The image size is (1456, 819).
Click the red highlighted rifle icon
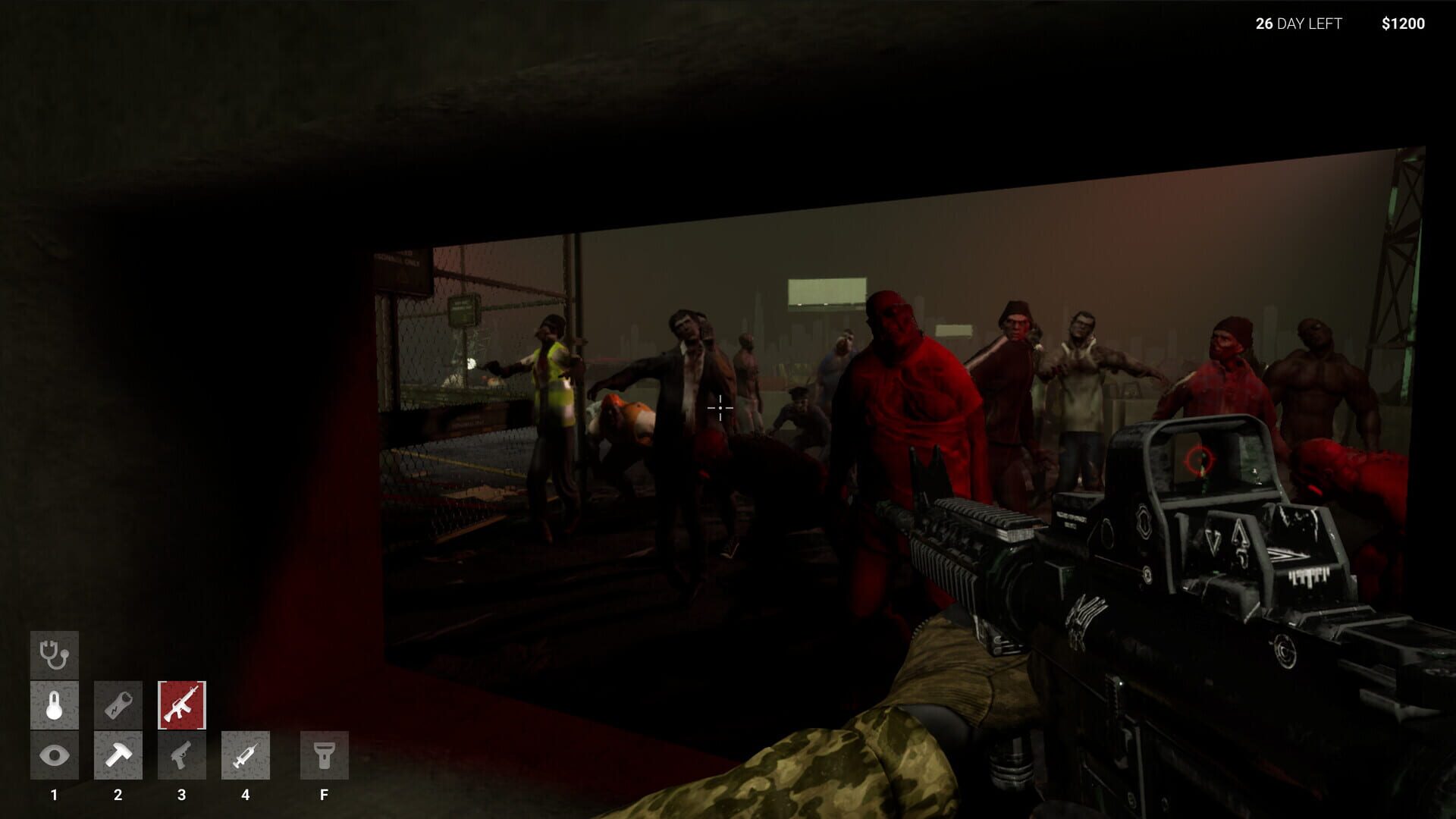[181, 705]
